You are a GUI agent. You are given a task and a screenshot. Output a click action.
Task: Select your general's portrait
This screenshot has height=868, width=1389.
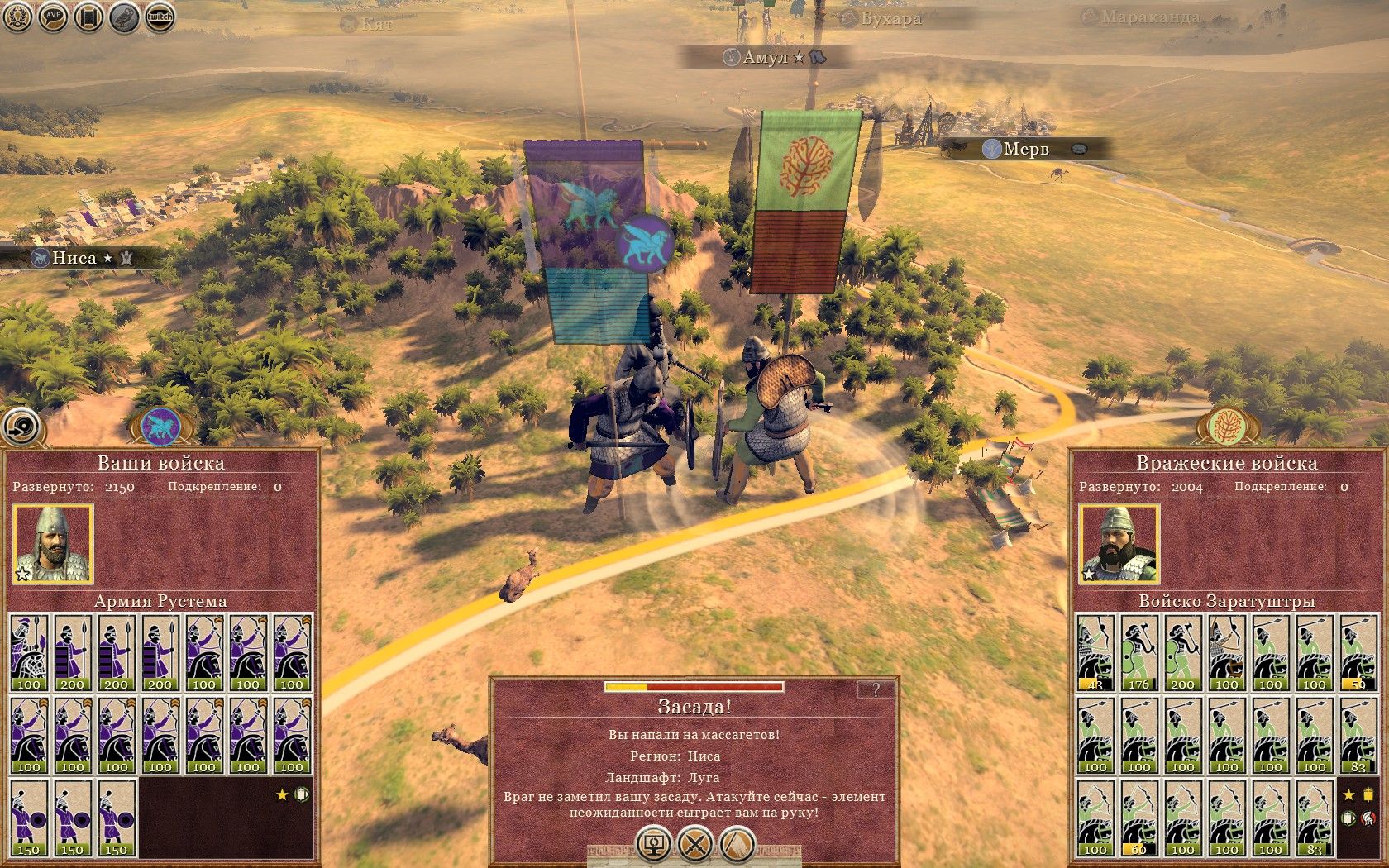pyautogui.click(x=53, y=544)
